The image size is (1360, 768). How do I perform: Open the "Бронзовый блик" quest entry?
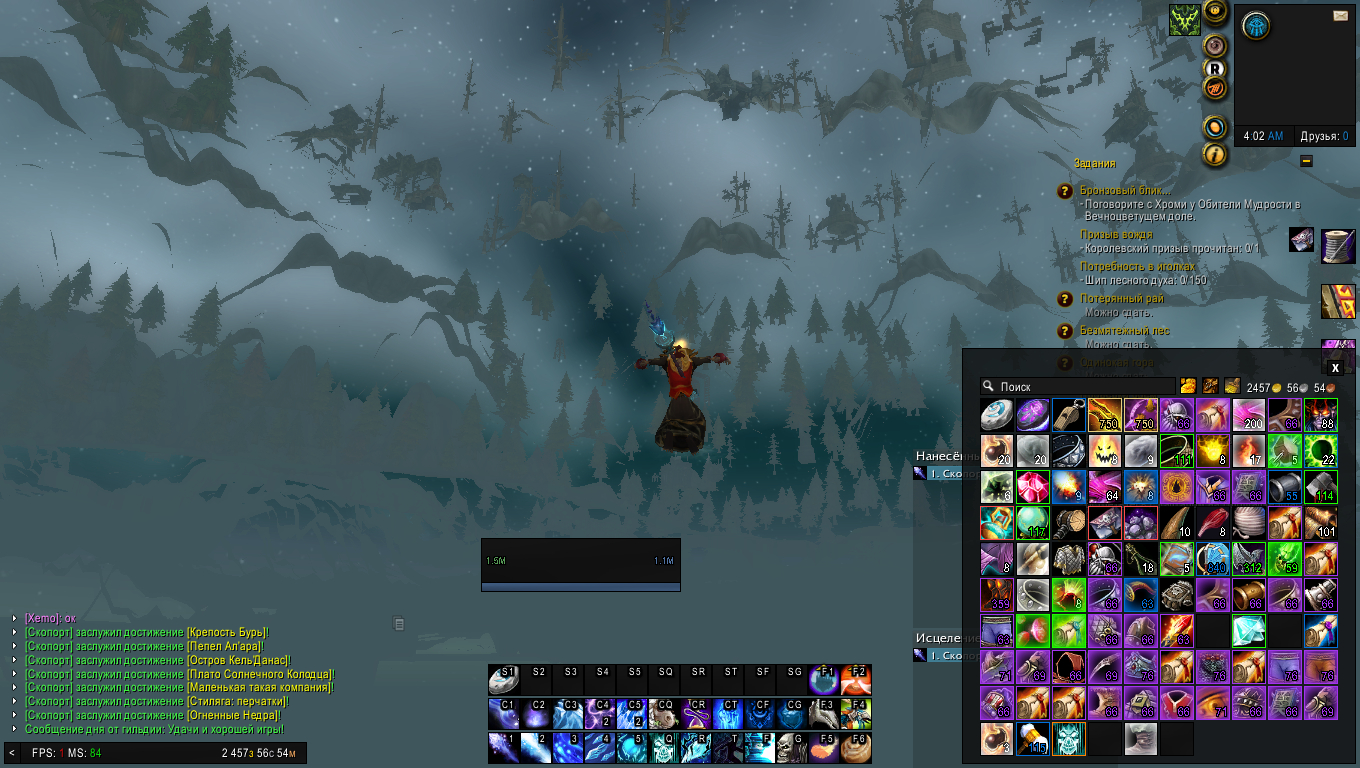[x=1125, y=190]
